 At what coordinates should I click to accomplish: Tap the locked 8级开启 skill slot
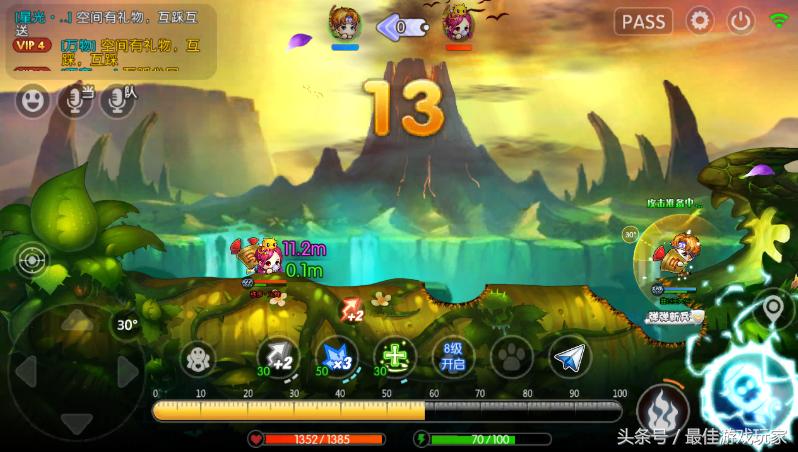tap(454, 357)
